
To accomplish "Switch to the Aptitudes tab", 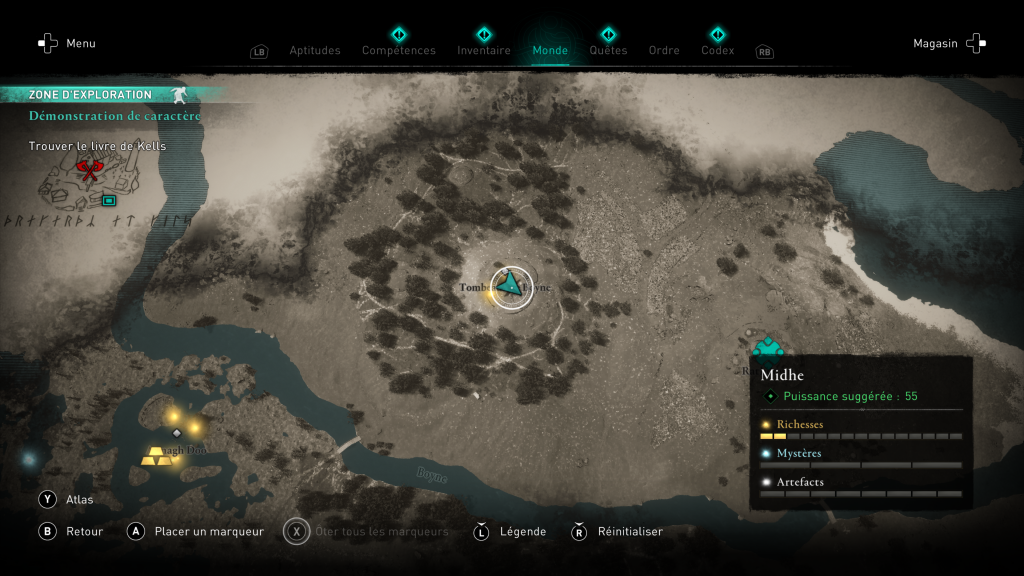I will 314,50.
